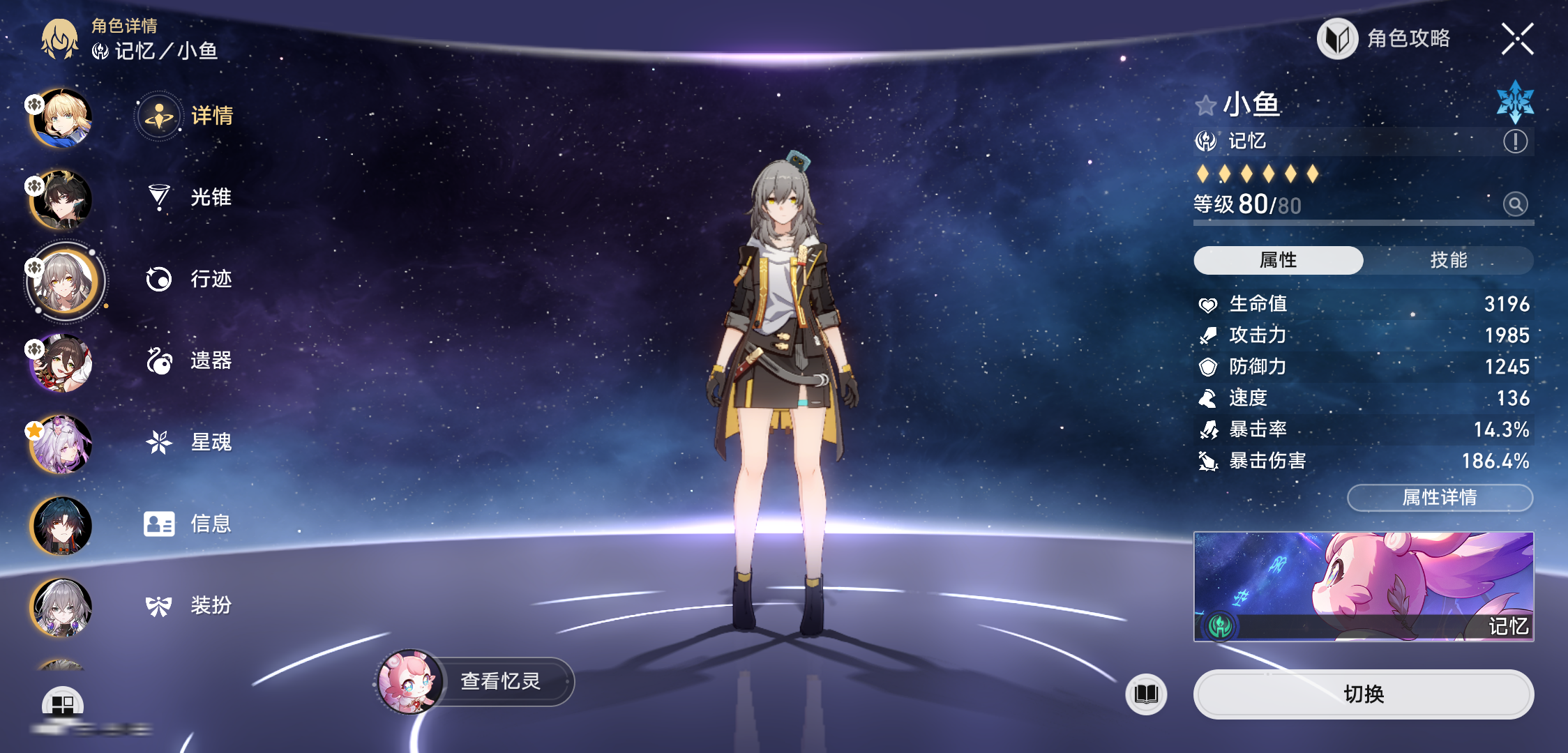This screenshot has height=753, width=1568.
Task: Open the 行迹 traces menu
Action: coord(190,279)
